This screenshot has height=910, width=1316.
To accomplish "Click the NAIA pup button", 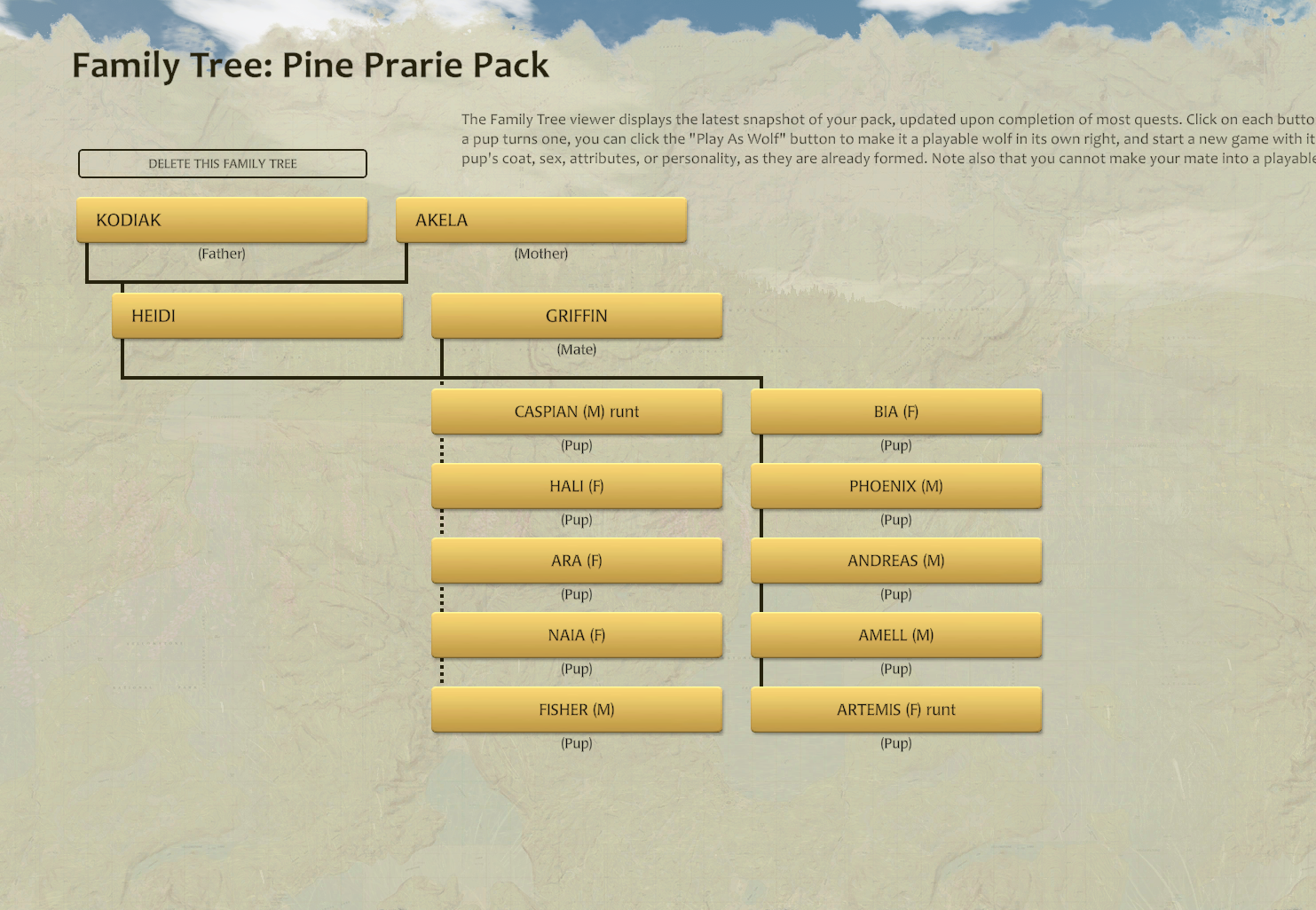I will pyautogui.click(x=577, y=634).
